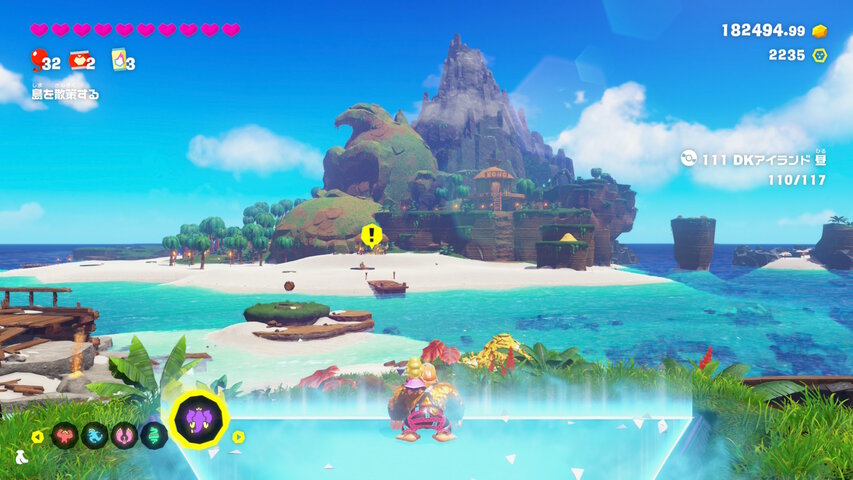Select the pink Ostrich Bananza transformation icon

[x=124, y=435]
